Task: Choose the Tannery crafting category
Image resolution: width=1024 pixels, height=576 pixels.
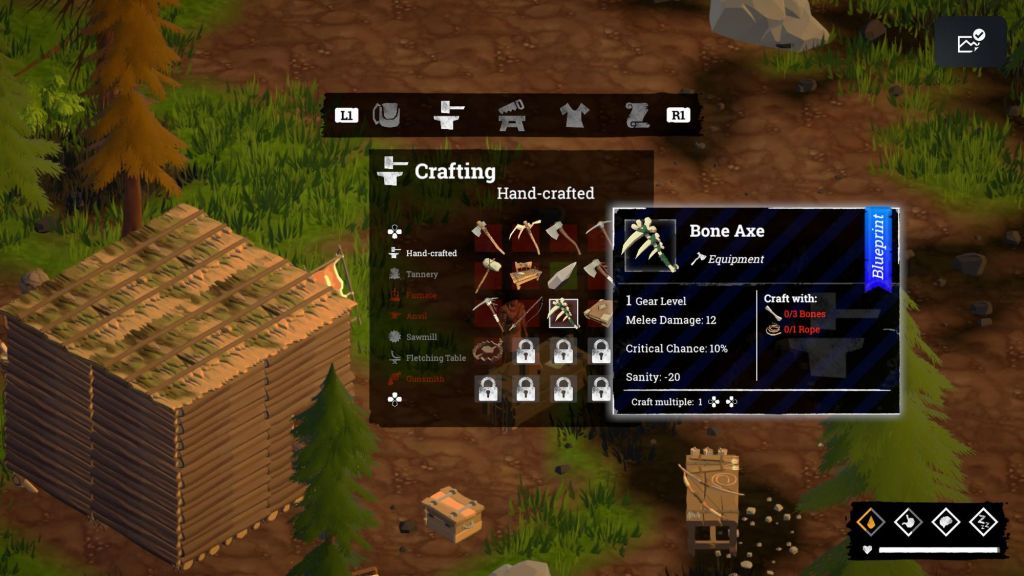Action: 421,274
